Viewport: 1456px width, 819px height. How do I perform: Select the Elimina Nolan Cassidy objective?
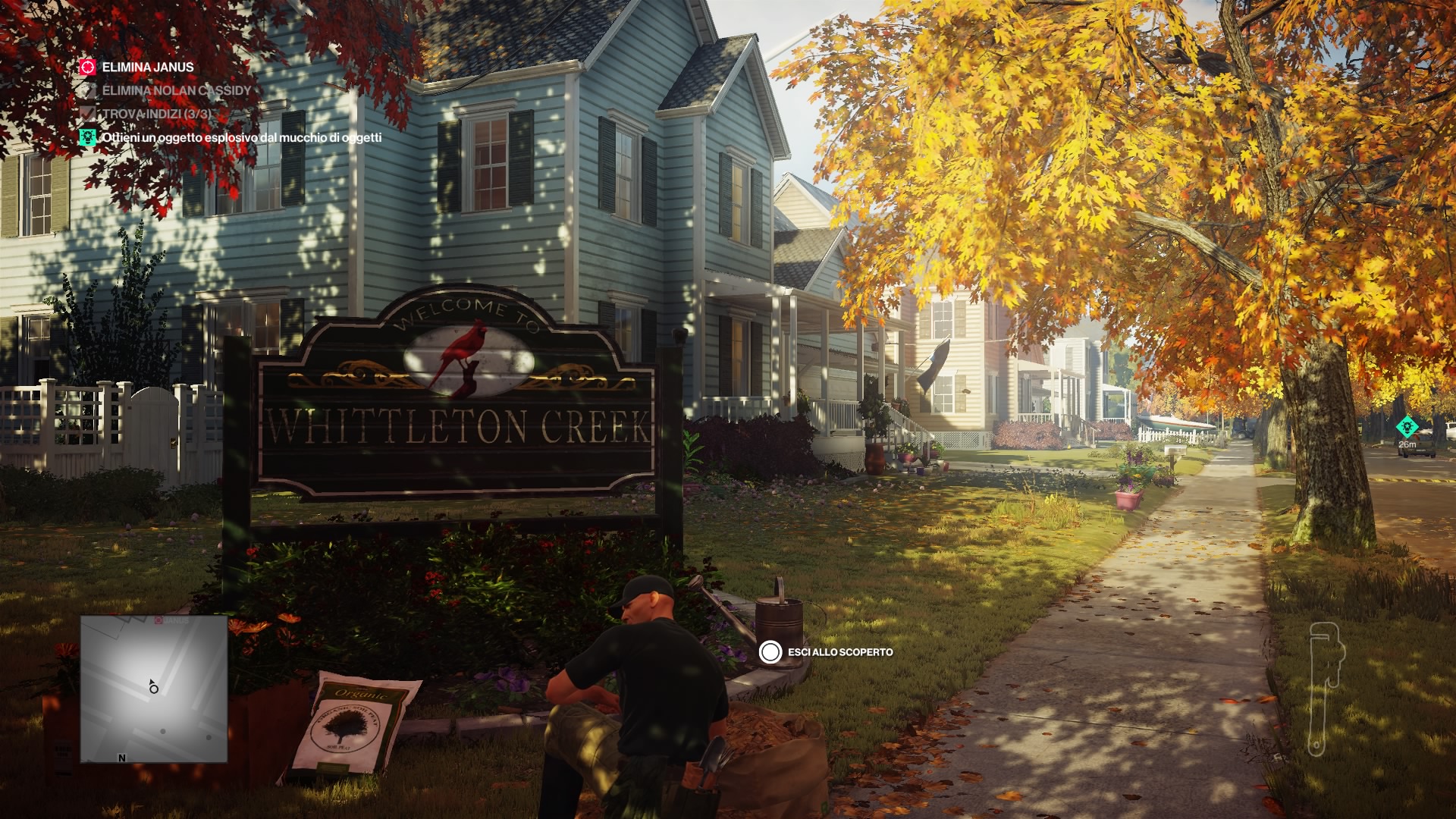(176, 90)
